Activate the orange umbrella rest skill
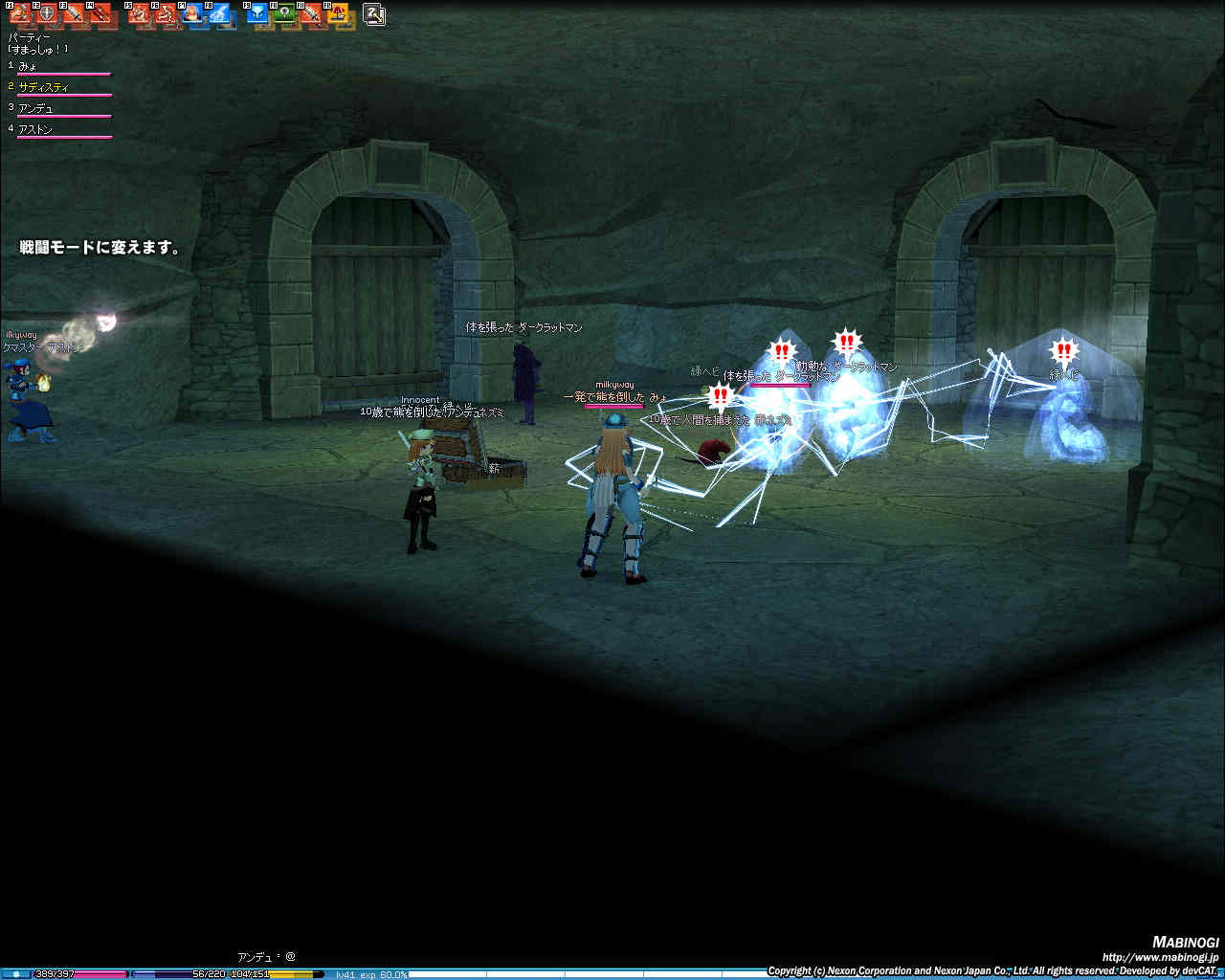This screenshot has width=1225, height=980. [x=338, y=14]
